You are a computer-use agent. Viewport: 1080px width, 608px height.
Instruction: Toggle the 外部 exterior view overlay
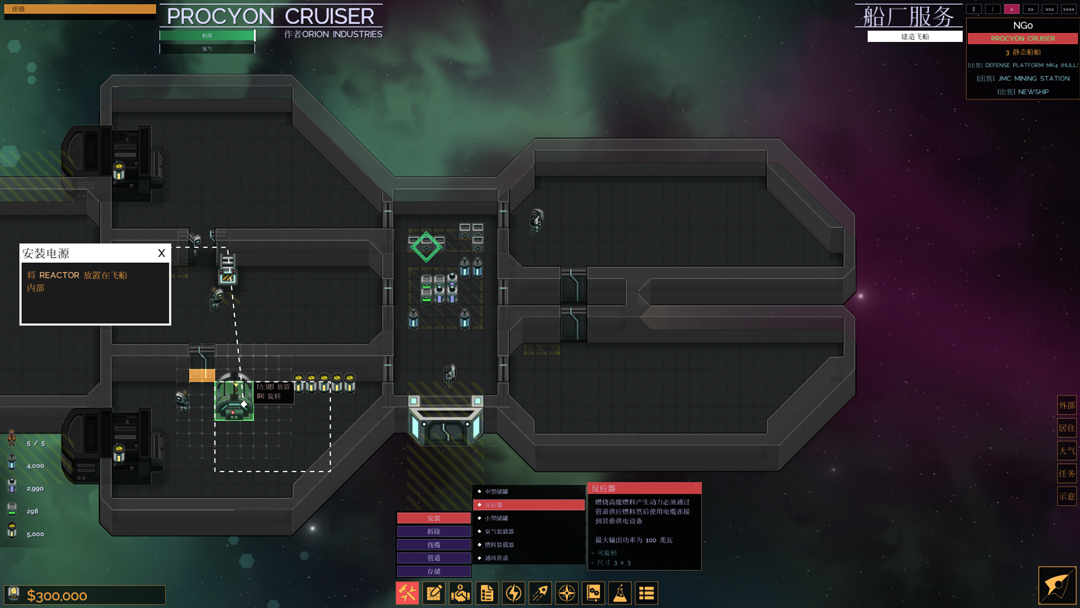1067,405
